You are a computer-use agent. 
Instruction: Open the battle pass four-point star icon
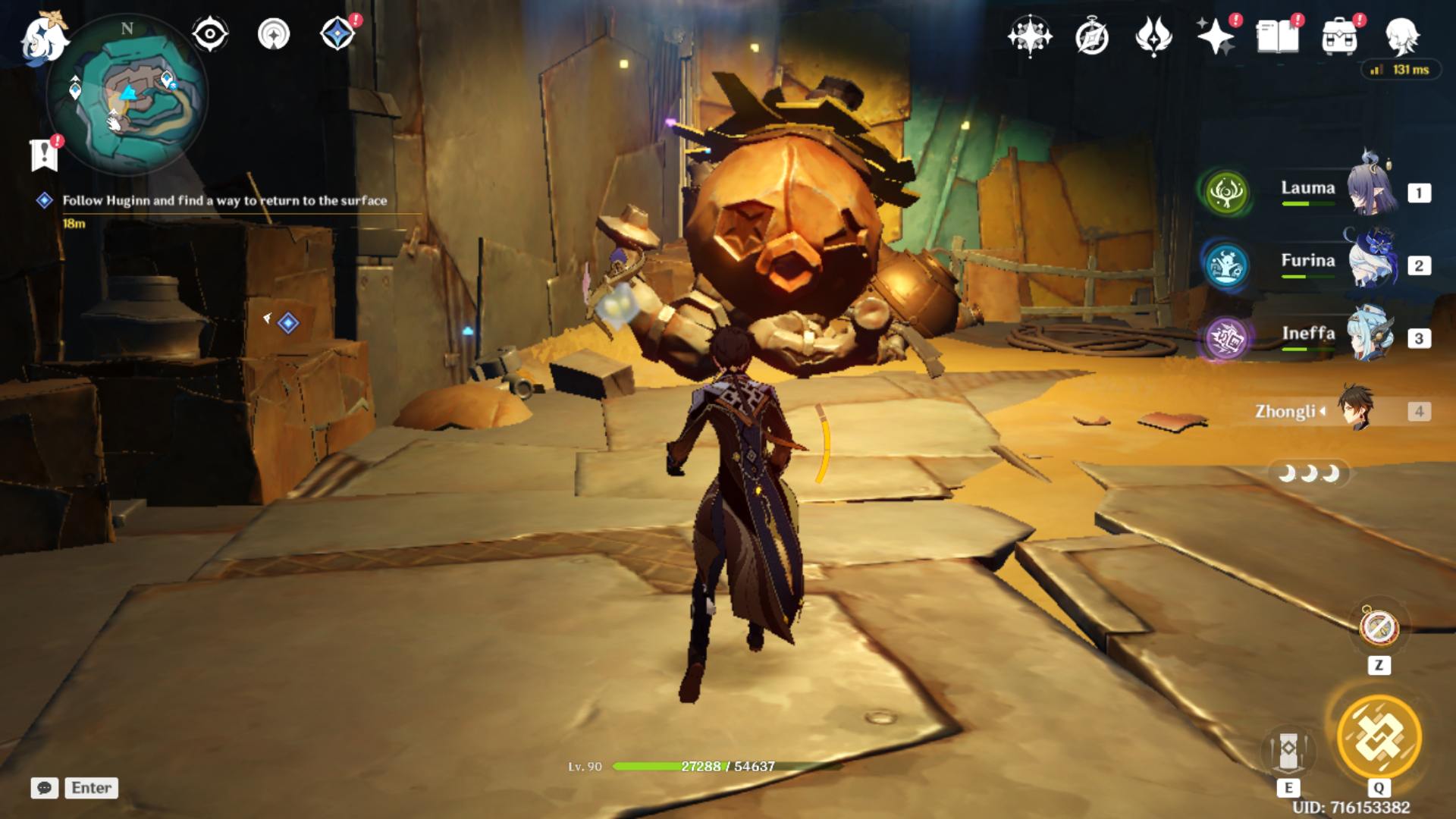1030,36
